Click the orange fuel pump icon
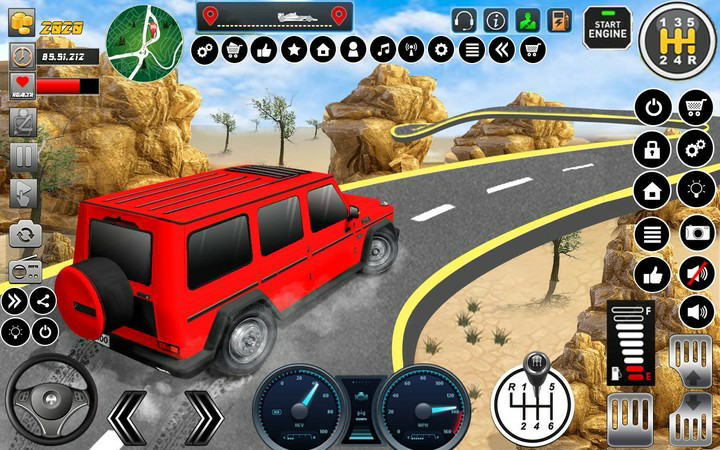Viewport: 720px width, 450px height. tap(559, 20)
